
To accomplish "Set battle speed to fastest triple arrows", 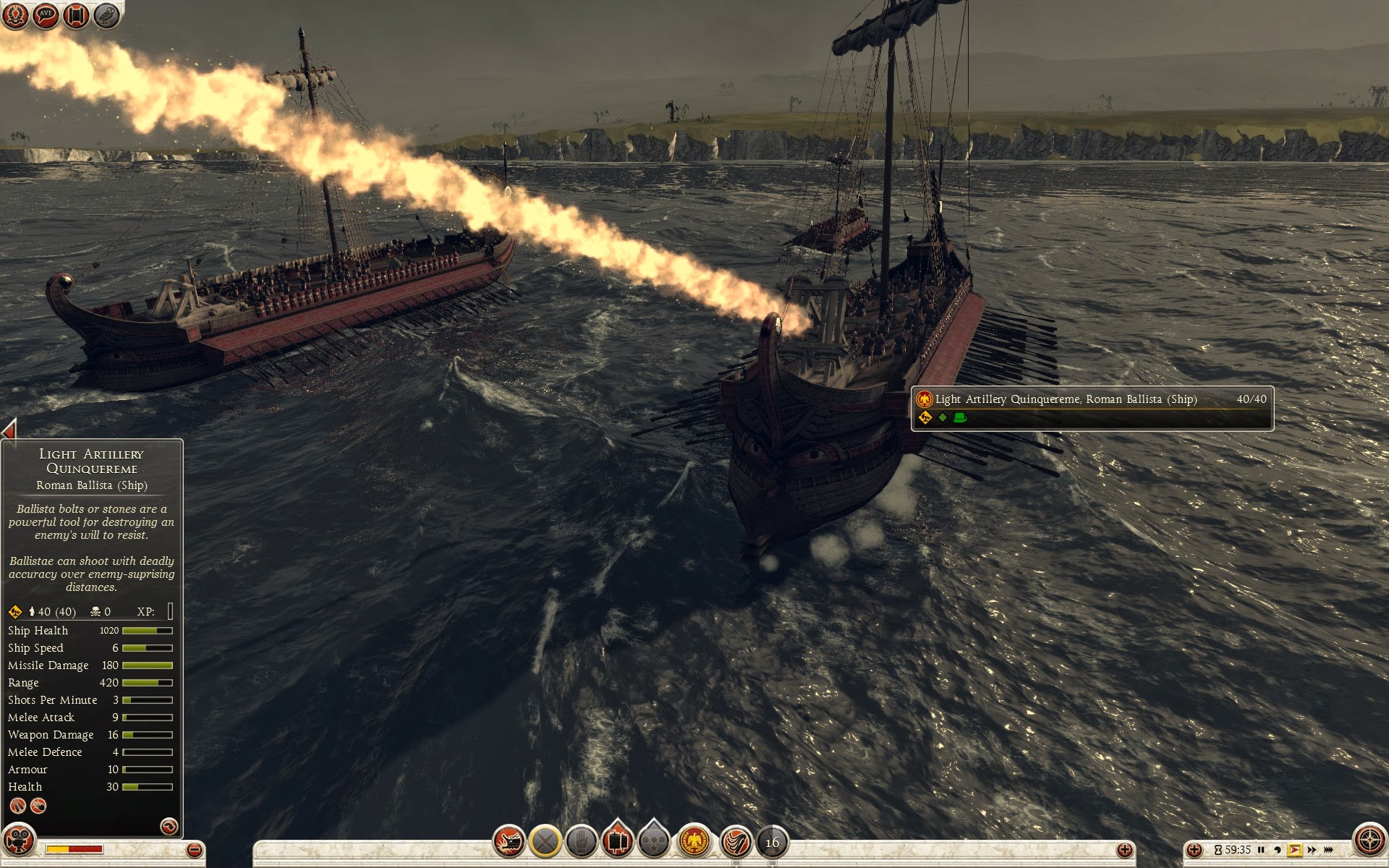I will [1328, 850].
